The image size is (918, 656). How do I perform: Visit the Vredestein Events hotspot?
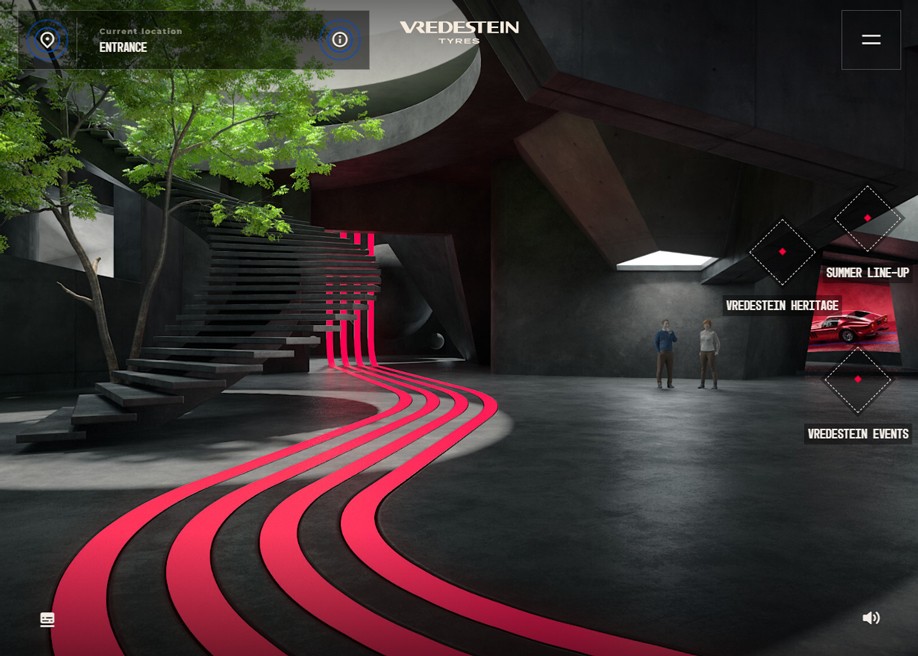pyautogui.click(x=857, y=380)
